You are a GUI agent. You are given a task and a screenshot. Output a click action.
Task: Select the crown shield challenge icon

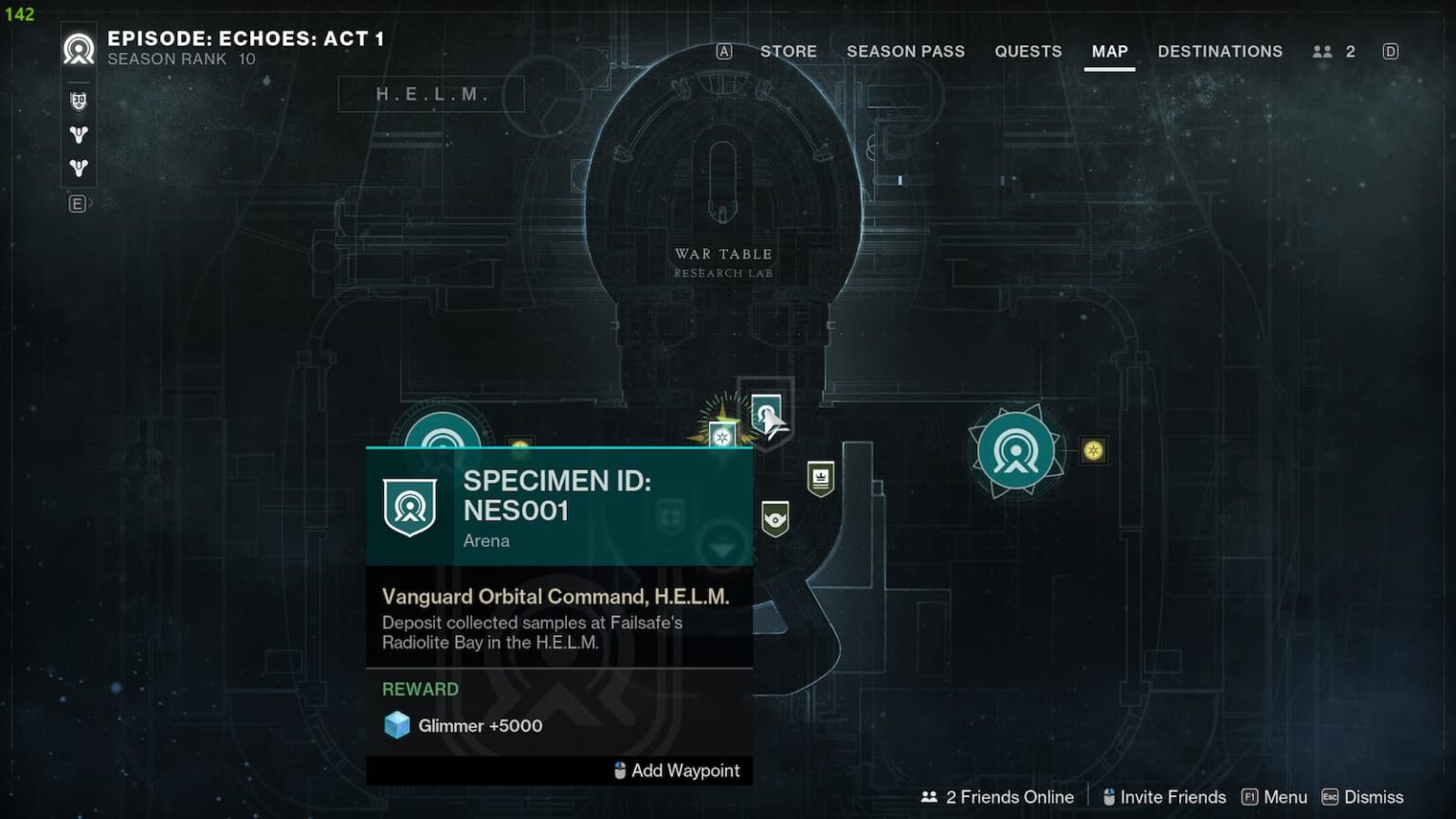click(821, 480)
